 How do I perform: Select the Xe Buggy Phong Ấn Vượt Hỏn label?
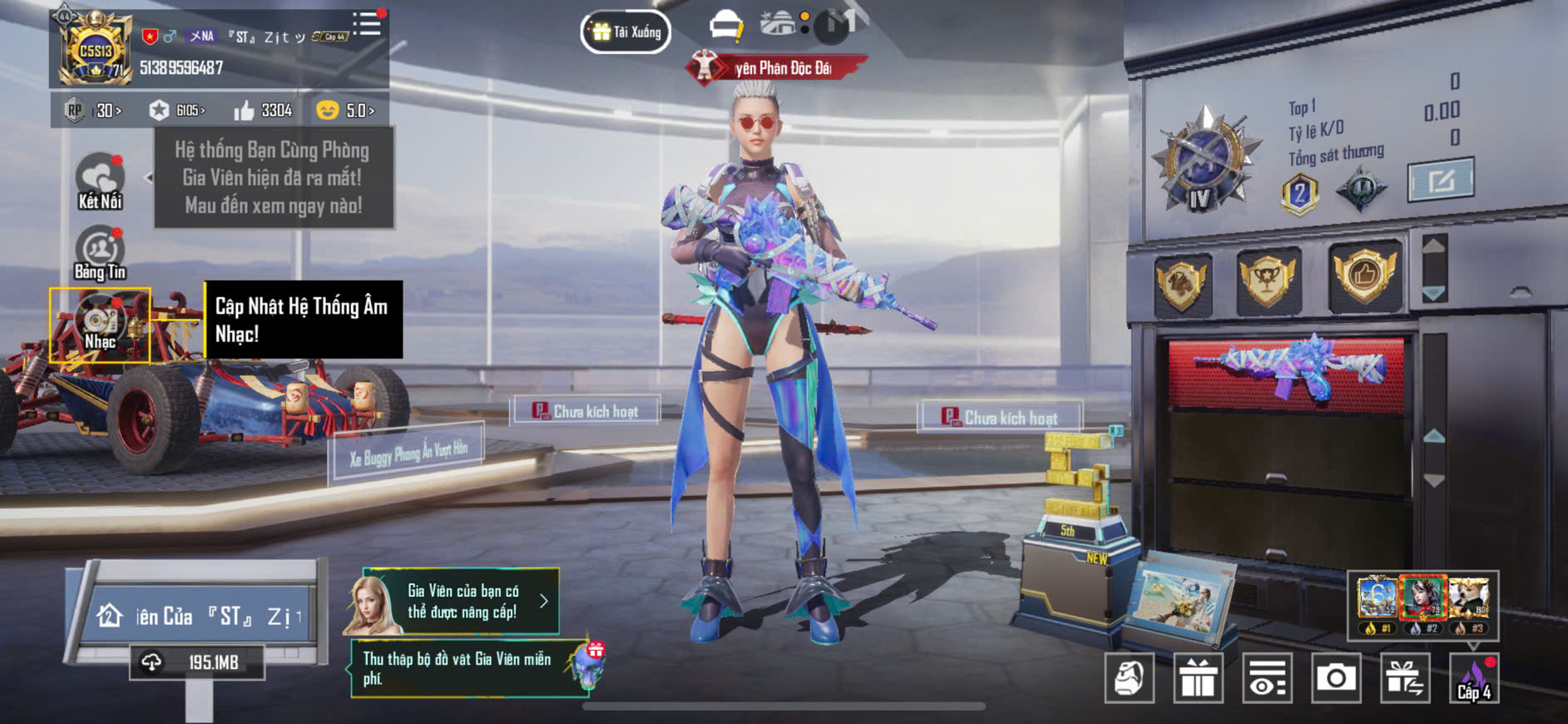tap(408, 454)
